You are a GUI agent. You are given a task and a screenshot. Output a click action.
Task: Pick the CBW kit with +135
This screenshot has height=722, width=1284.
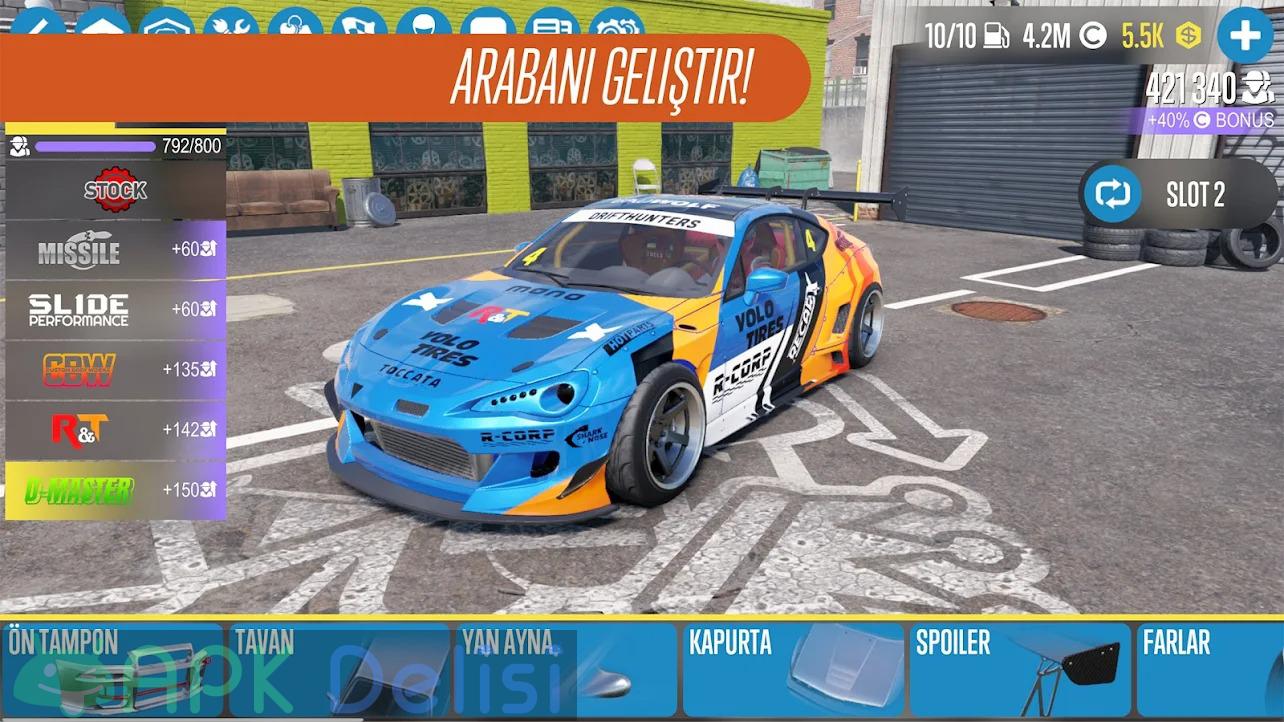click(115, 370)
